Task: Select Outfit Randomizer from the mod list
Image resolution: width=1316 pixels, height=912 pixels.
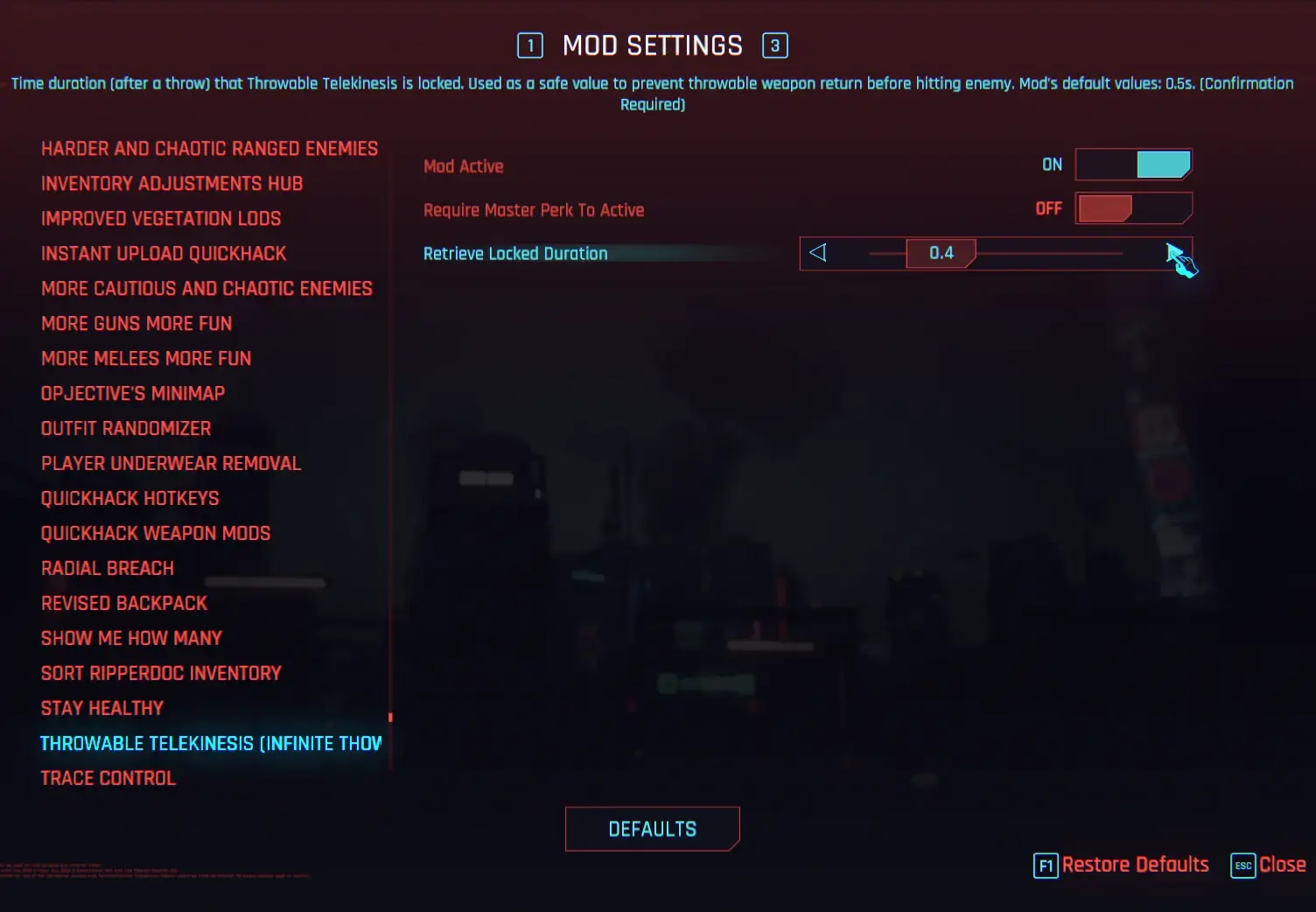Action: (x=125, y=427)
